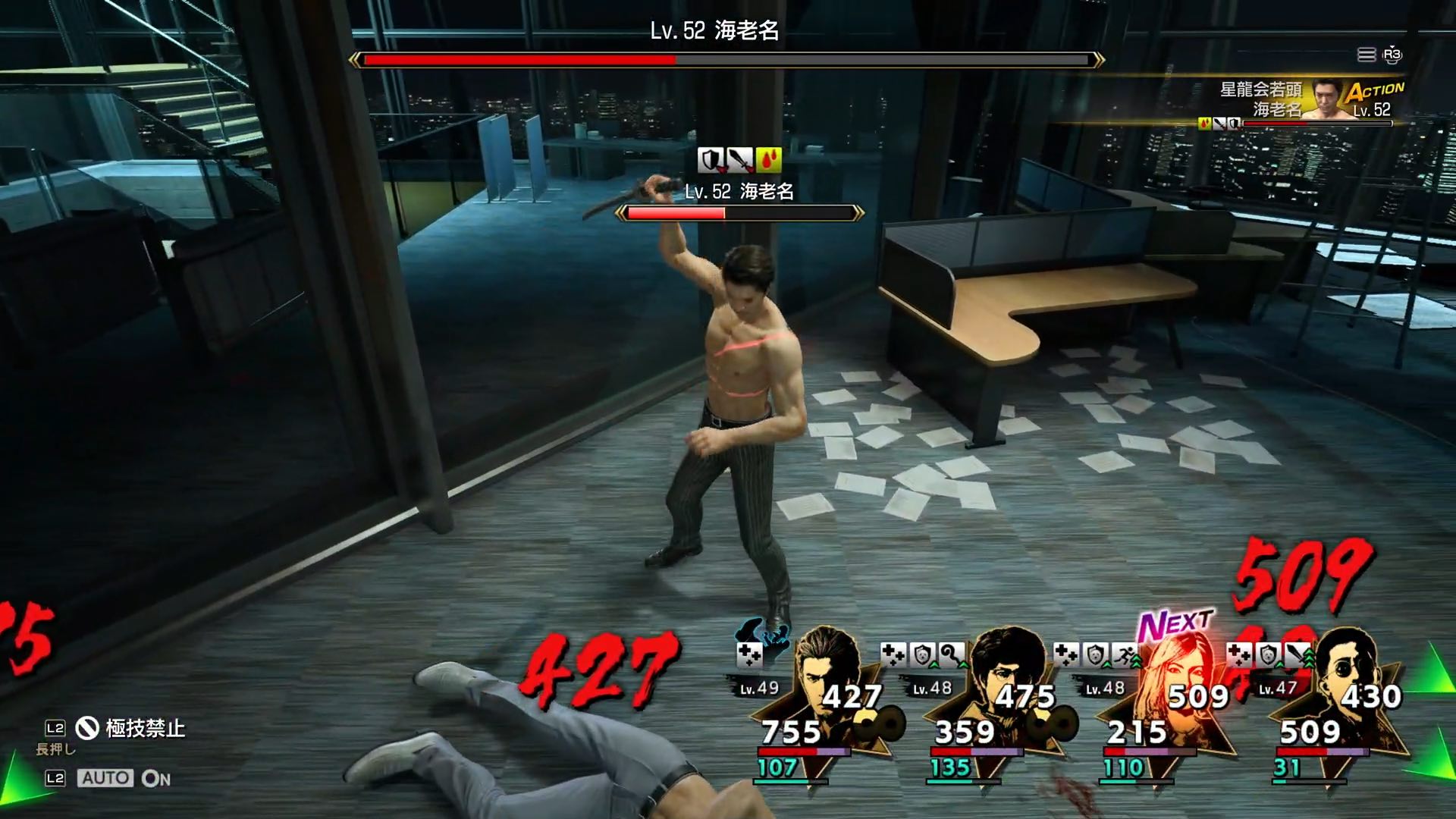Click the attack-up sword buff icon on the fourth member
1456x819 pixels.
pos(1294,654)
